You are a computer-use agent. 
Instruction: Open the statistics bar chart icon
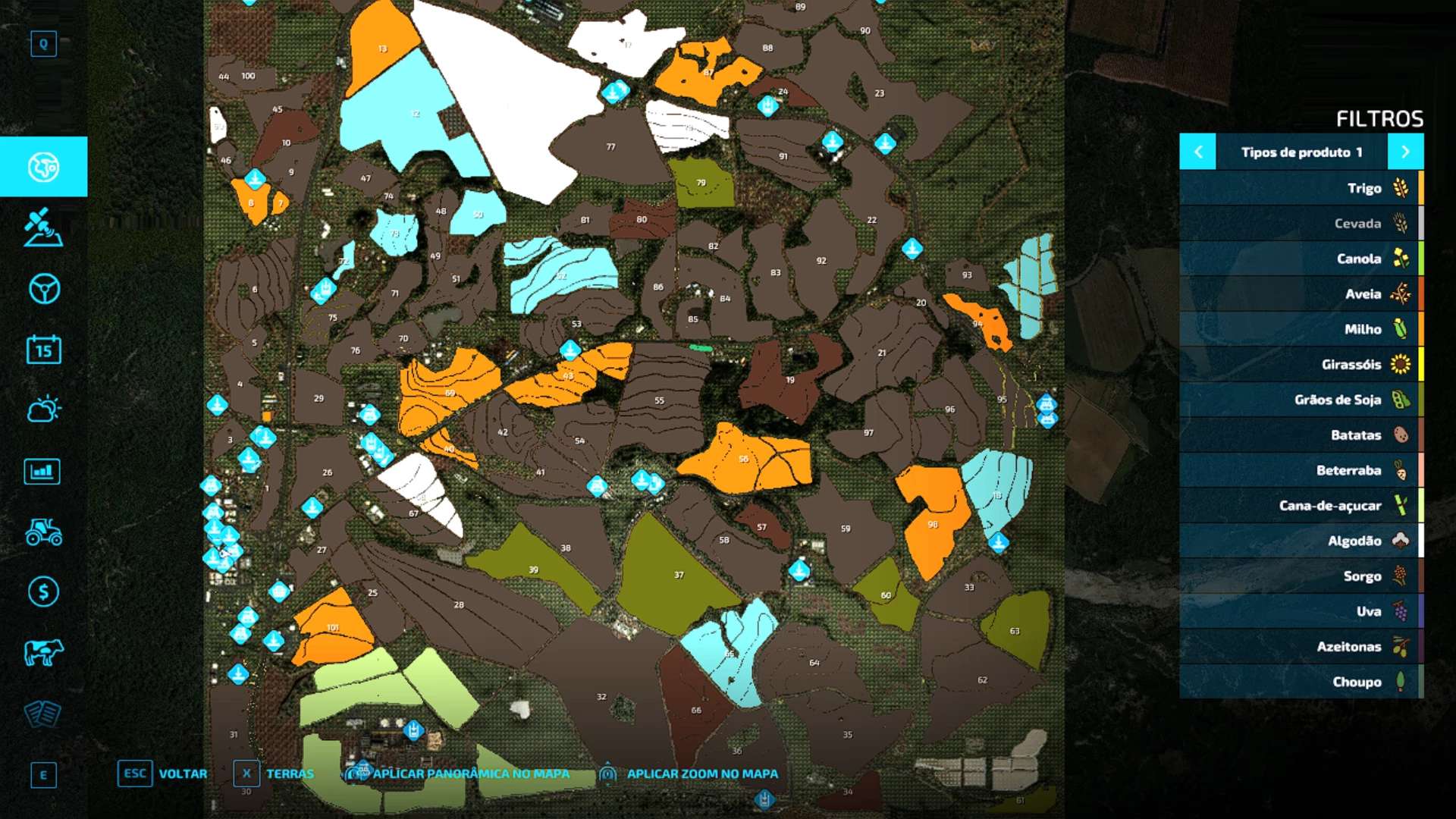coord(44,471)
